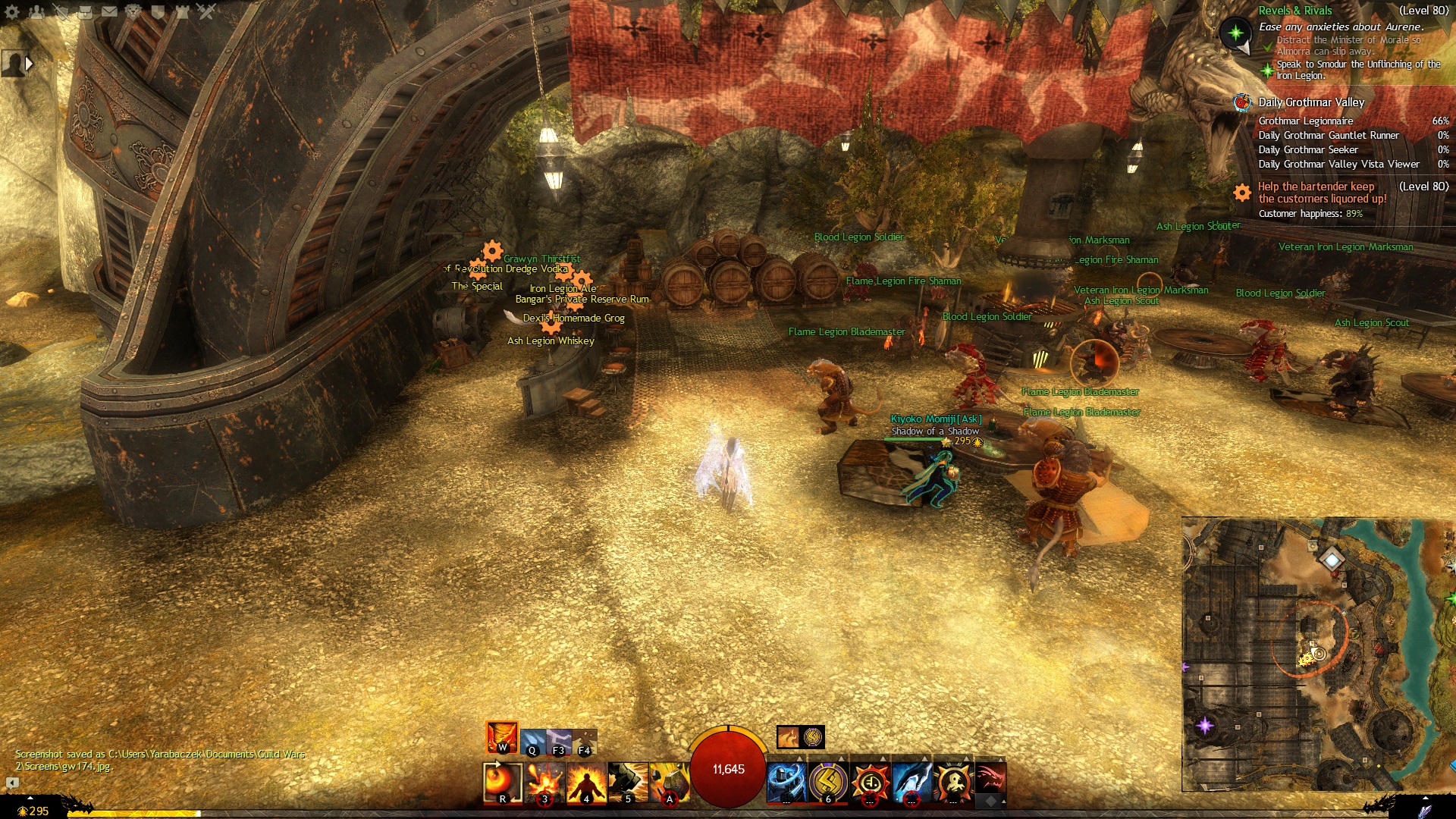Screen dimensions: 1456x819
Task: Use the fiery explosion skill in slot 3
Action: 545,782
